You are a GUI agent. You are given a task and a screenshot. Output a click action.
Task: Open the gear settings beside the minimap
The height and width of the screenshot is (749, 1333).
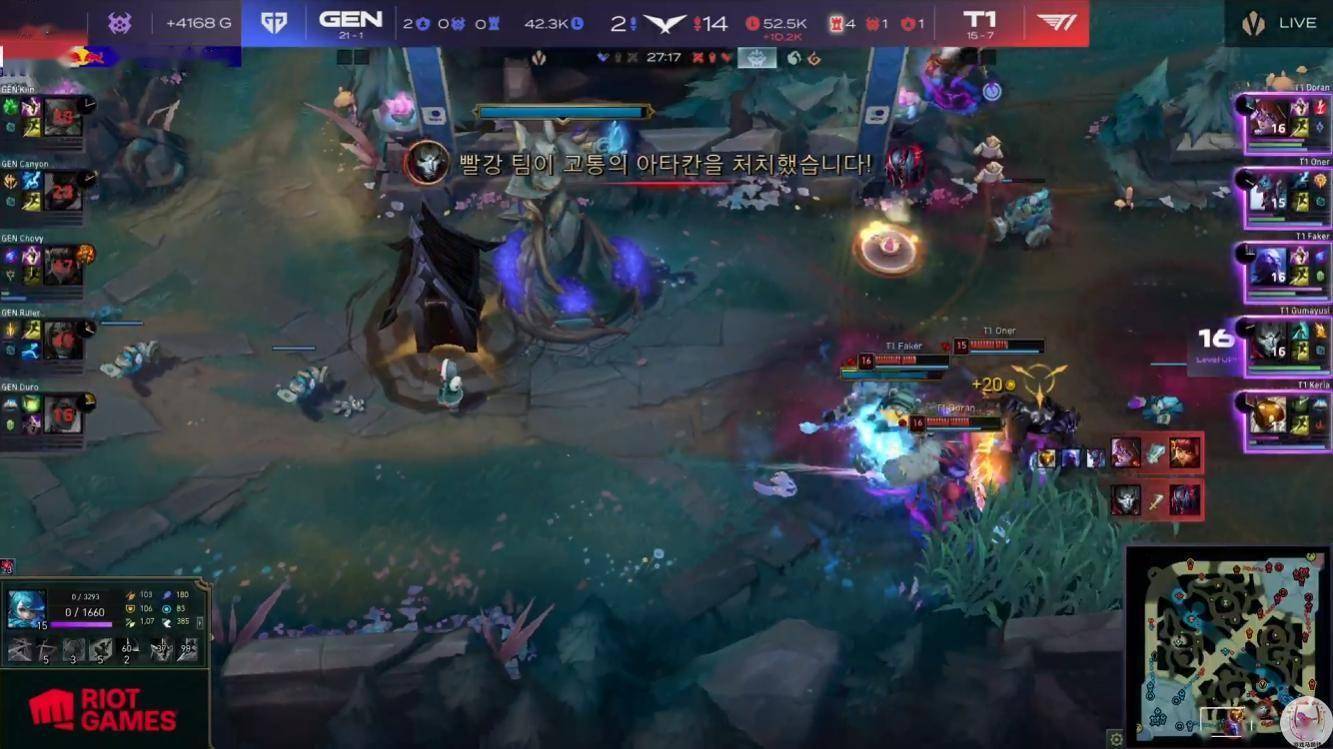pyautogui.click(x=1116, y=739)
